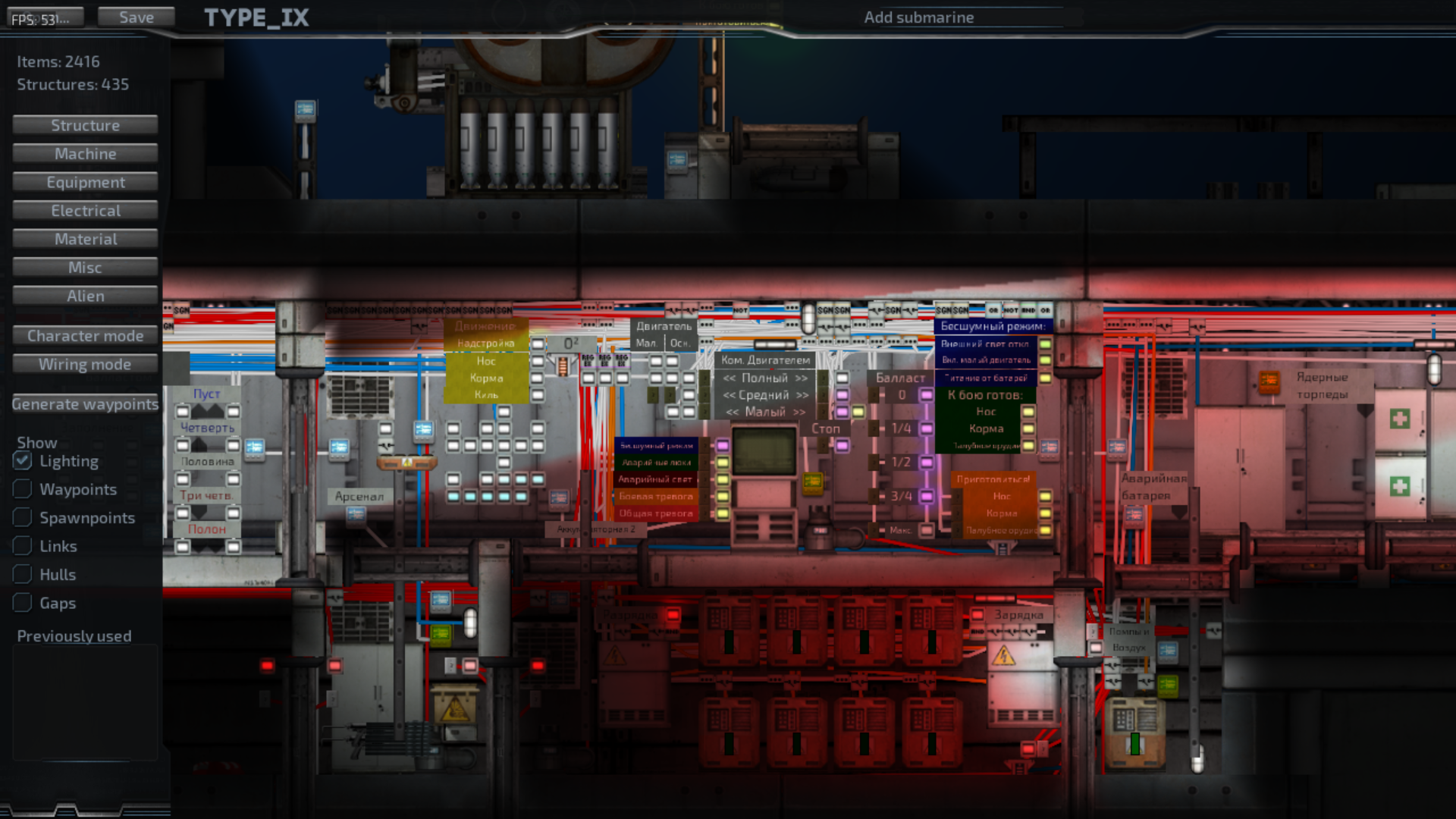
Task: Click the AND logic component at top right
Action: click(x=1029, y=310)
